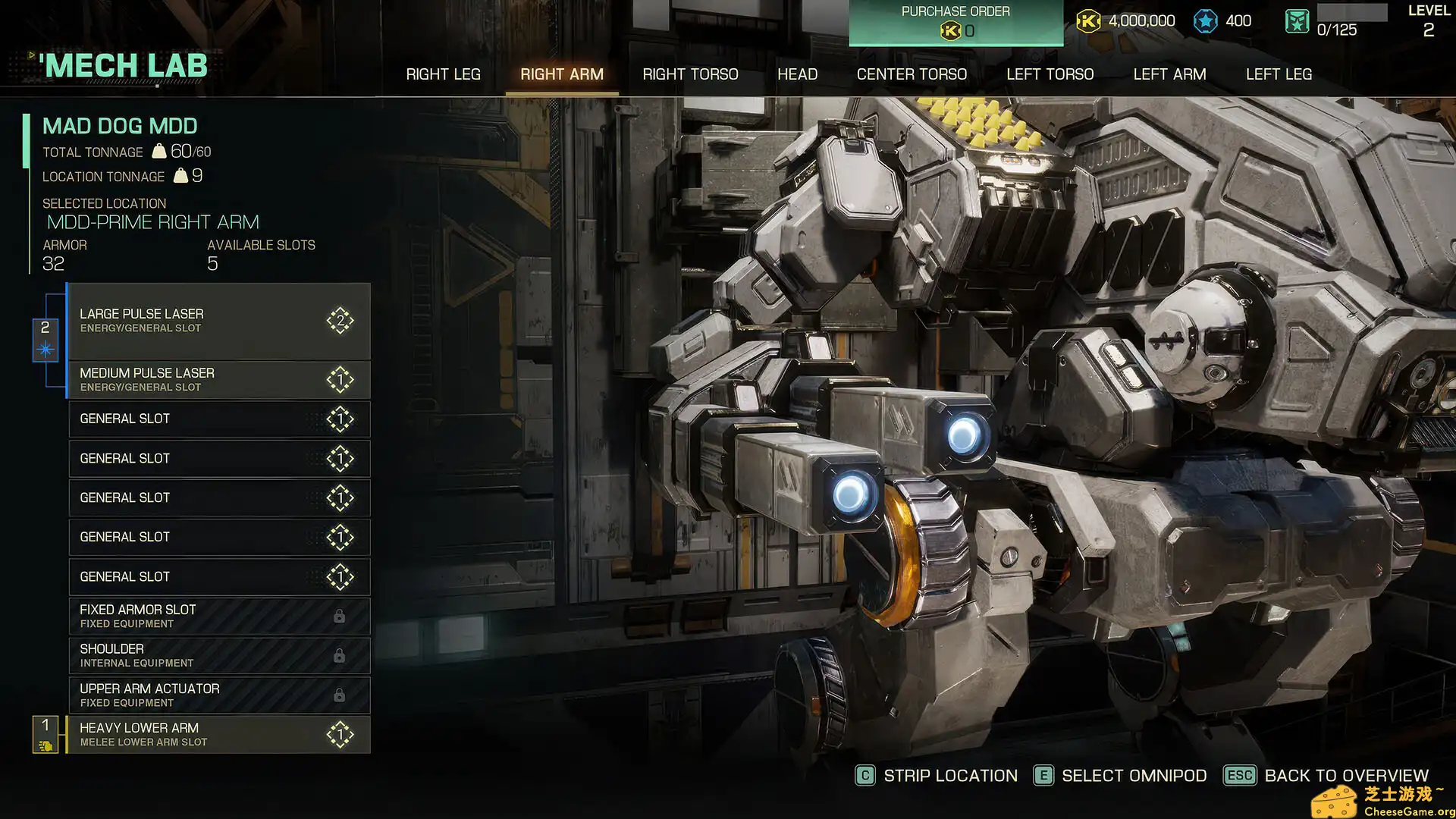Switch to the CENTER TORSO tab
1456x819 pixels.
click(x=912, y=74)
